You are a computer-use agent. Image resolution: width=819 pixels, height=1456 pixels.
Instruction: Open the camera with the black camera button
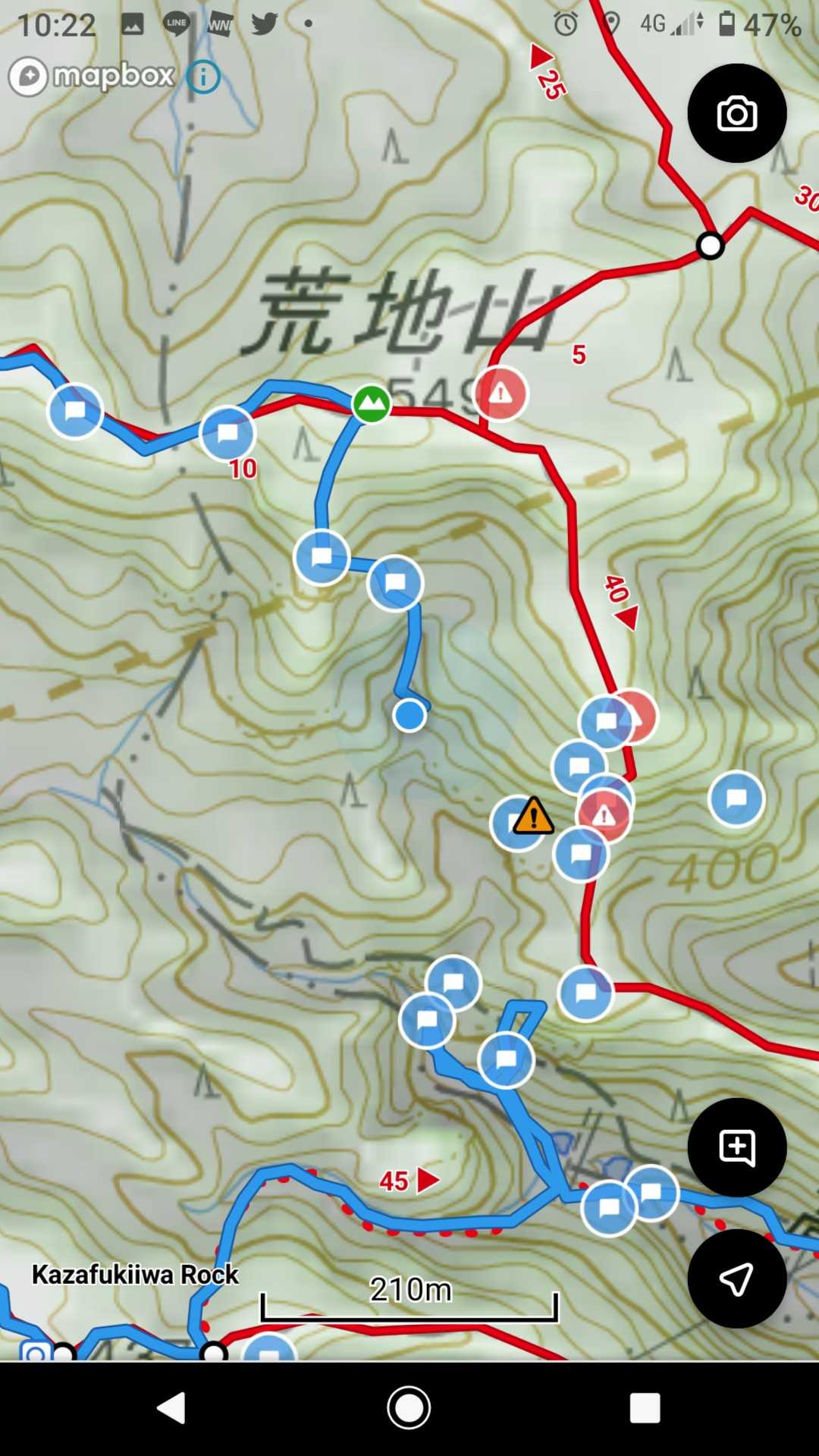point(736,114)
